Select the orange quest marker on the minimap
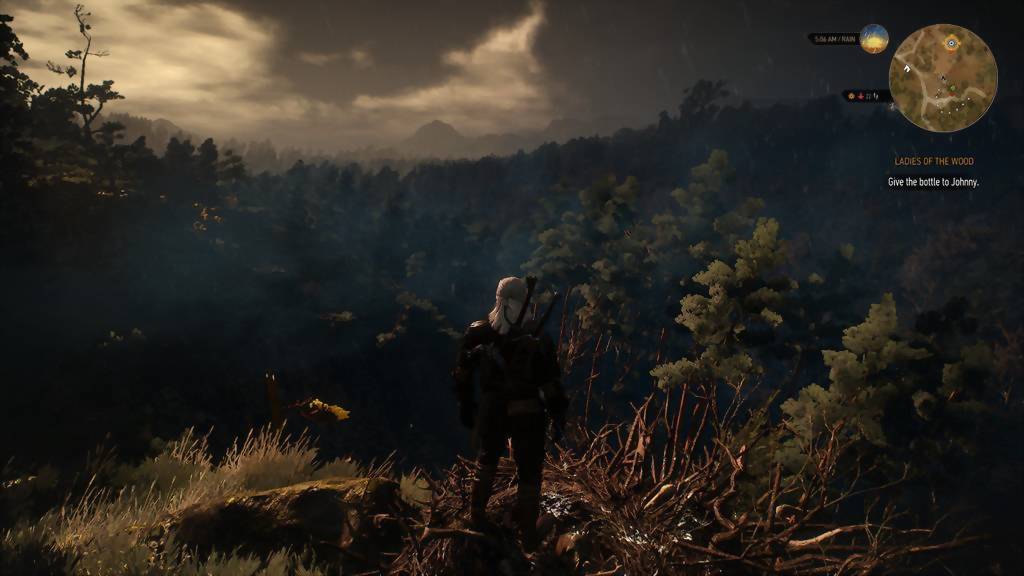 [951, 43]
